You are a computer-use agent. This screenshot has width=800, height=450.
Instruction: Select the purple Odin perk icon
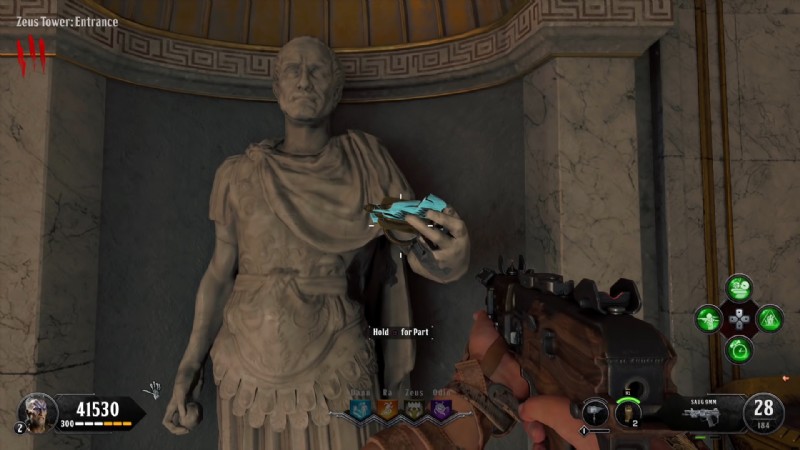[439, 409]
